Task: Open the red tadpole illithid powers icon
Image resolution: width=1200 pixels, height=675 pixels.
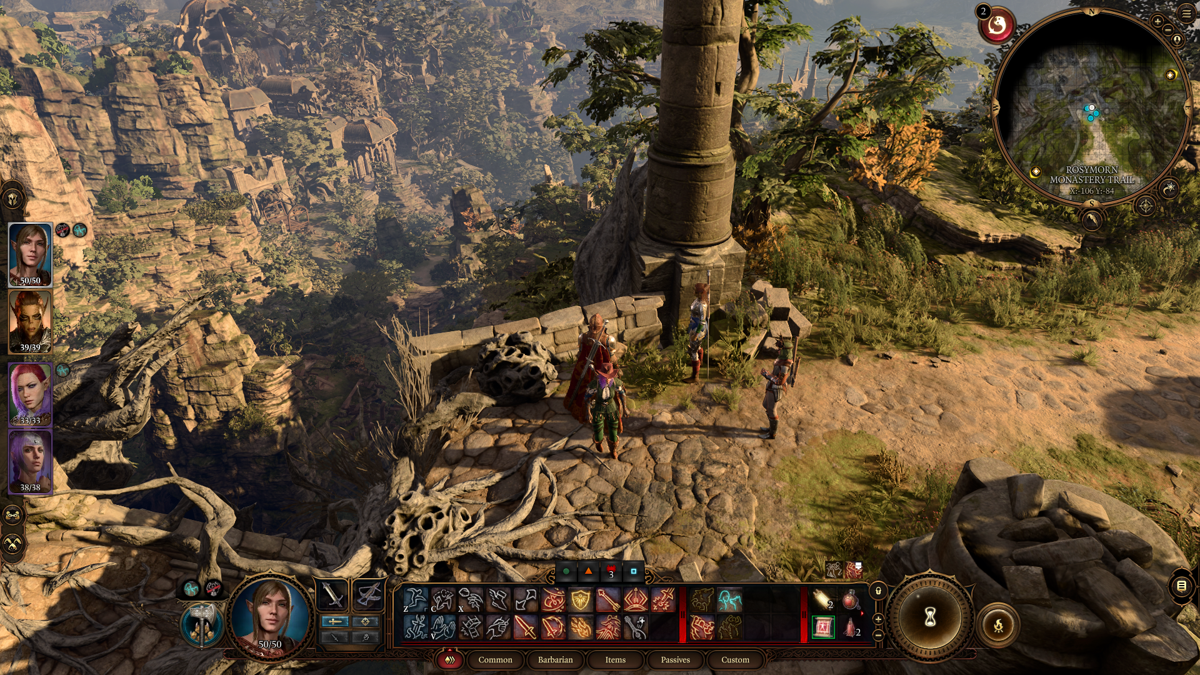Action: coord(998,25)
